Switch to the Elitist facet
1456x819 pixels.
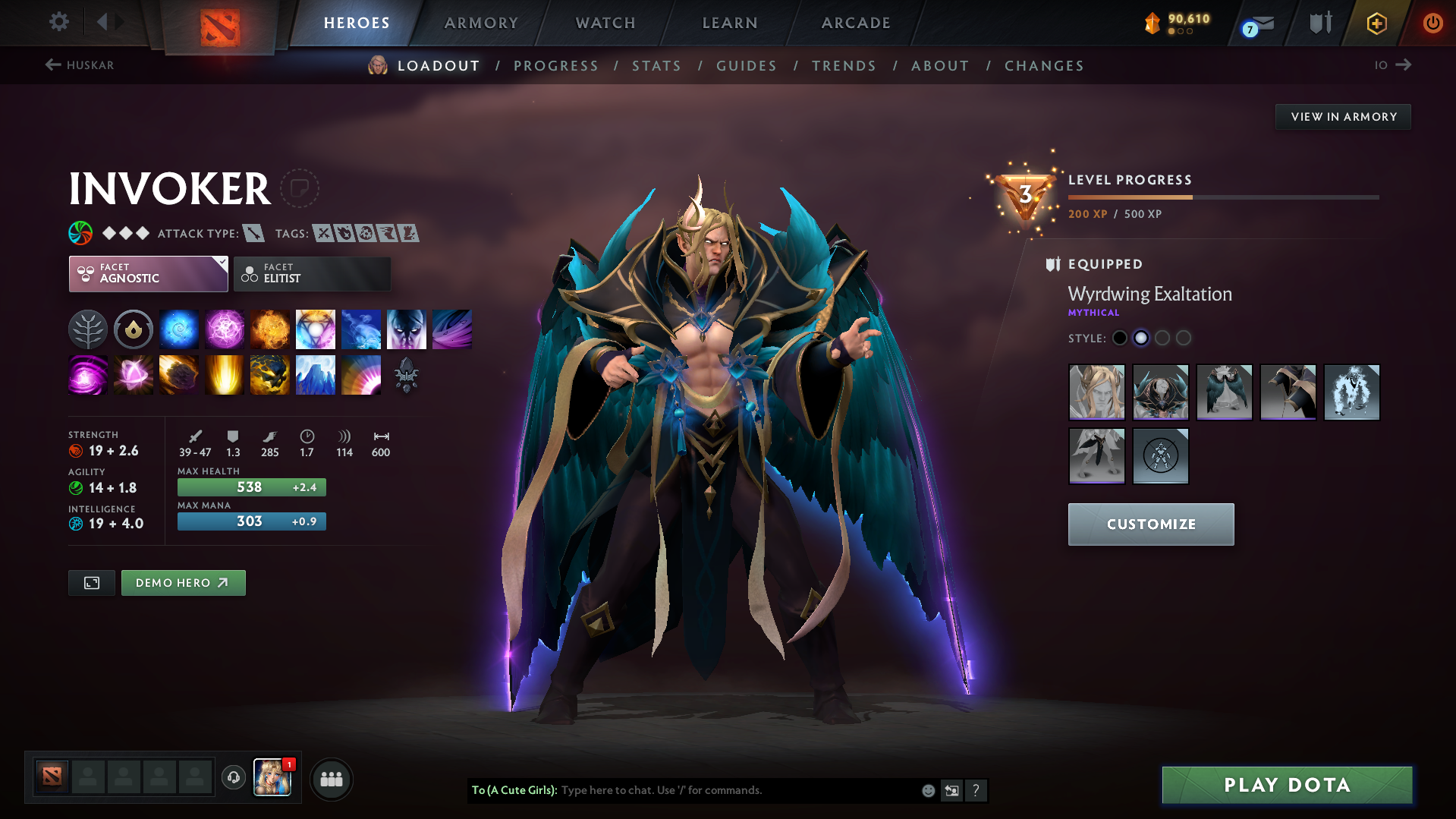(x=312, y=274)
